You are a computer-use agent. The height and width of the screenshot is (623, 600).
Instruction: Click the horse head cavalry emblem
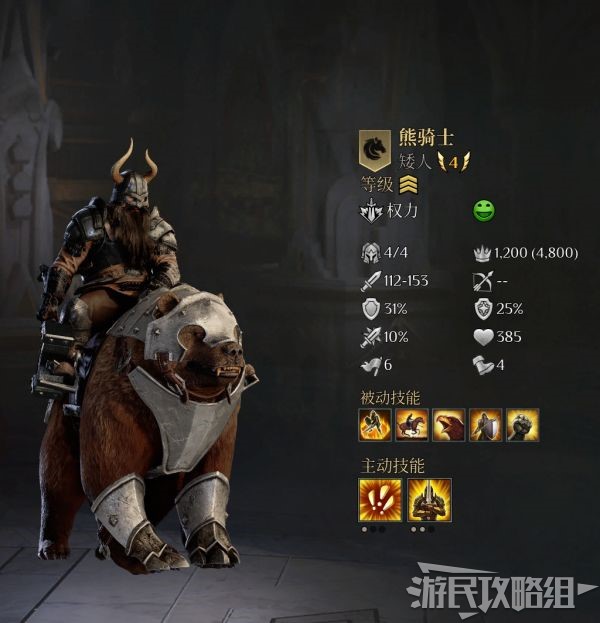coord(375,150)
